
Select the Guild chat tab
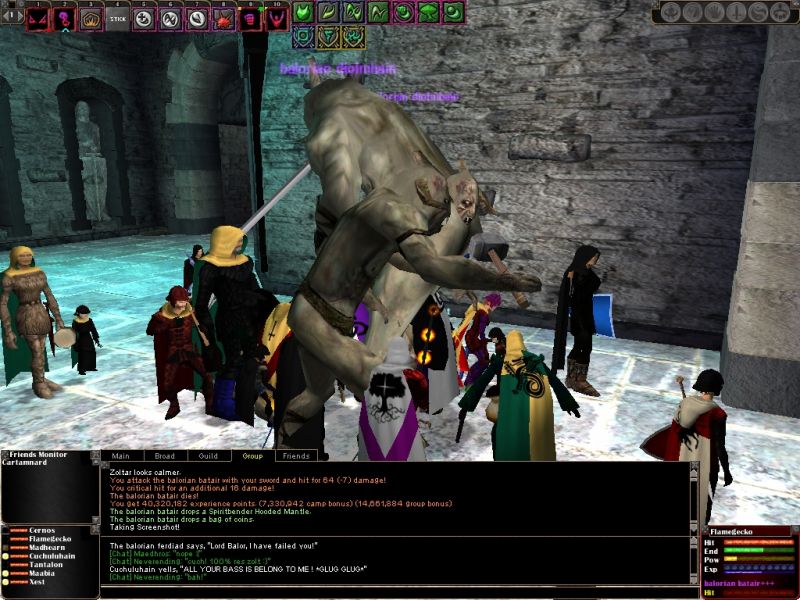[x=208, y=456]
